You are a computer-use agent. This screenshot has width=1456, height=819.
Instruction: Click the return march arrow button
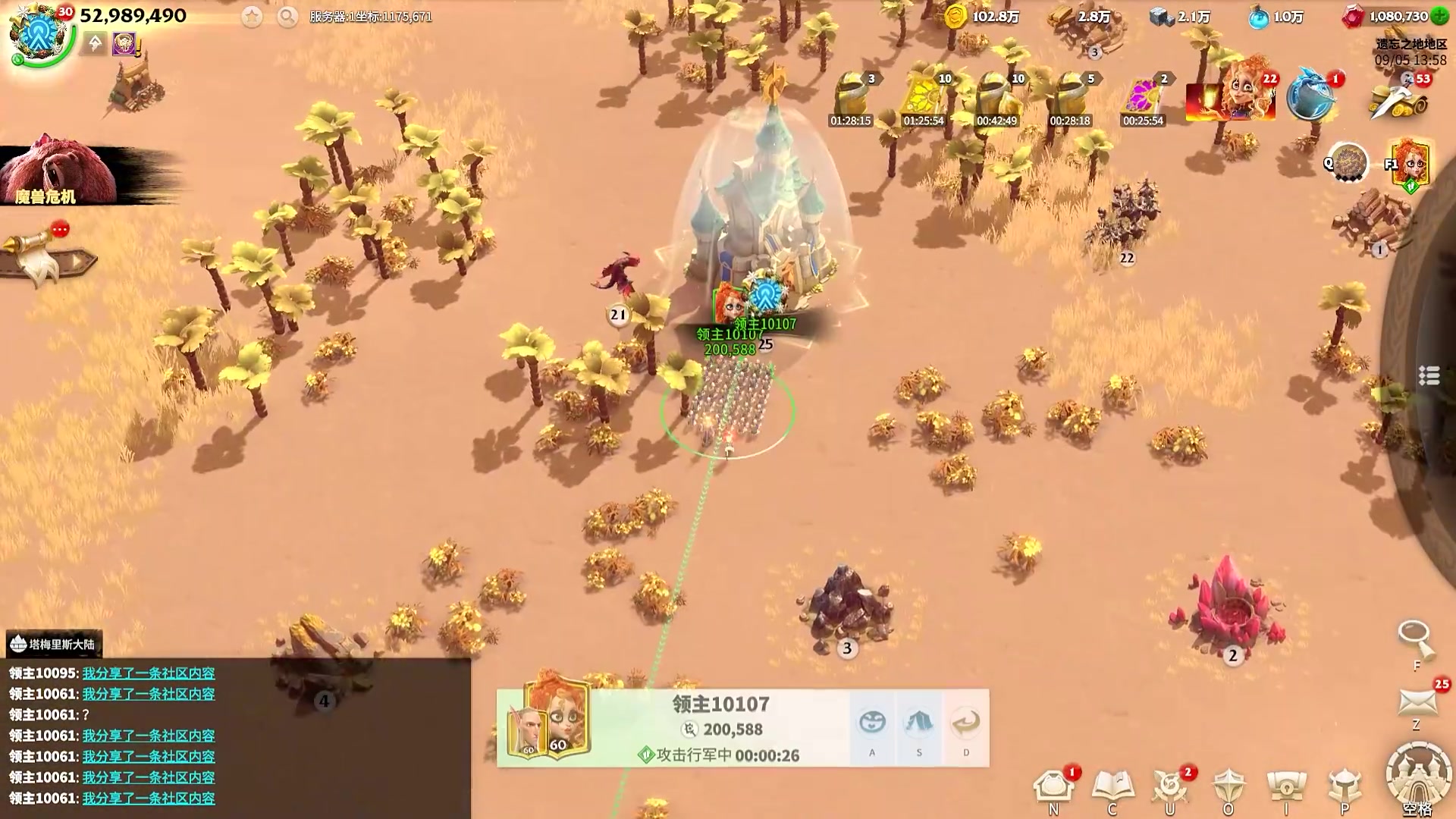click(965, 723)
